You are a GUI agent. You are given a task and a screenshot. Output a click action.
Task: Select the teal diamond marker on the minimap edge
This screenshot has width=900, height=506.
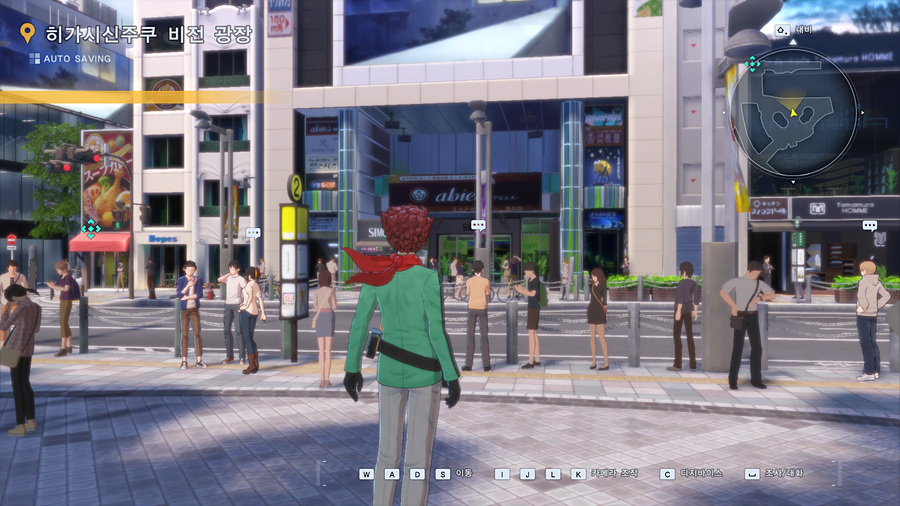coord(753,64)
